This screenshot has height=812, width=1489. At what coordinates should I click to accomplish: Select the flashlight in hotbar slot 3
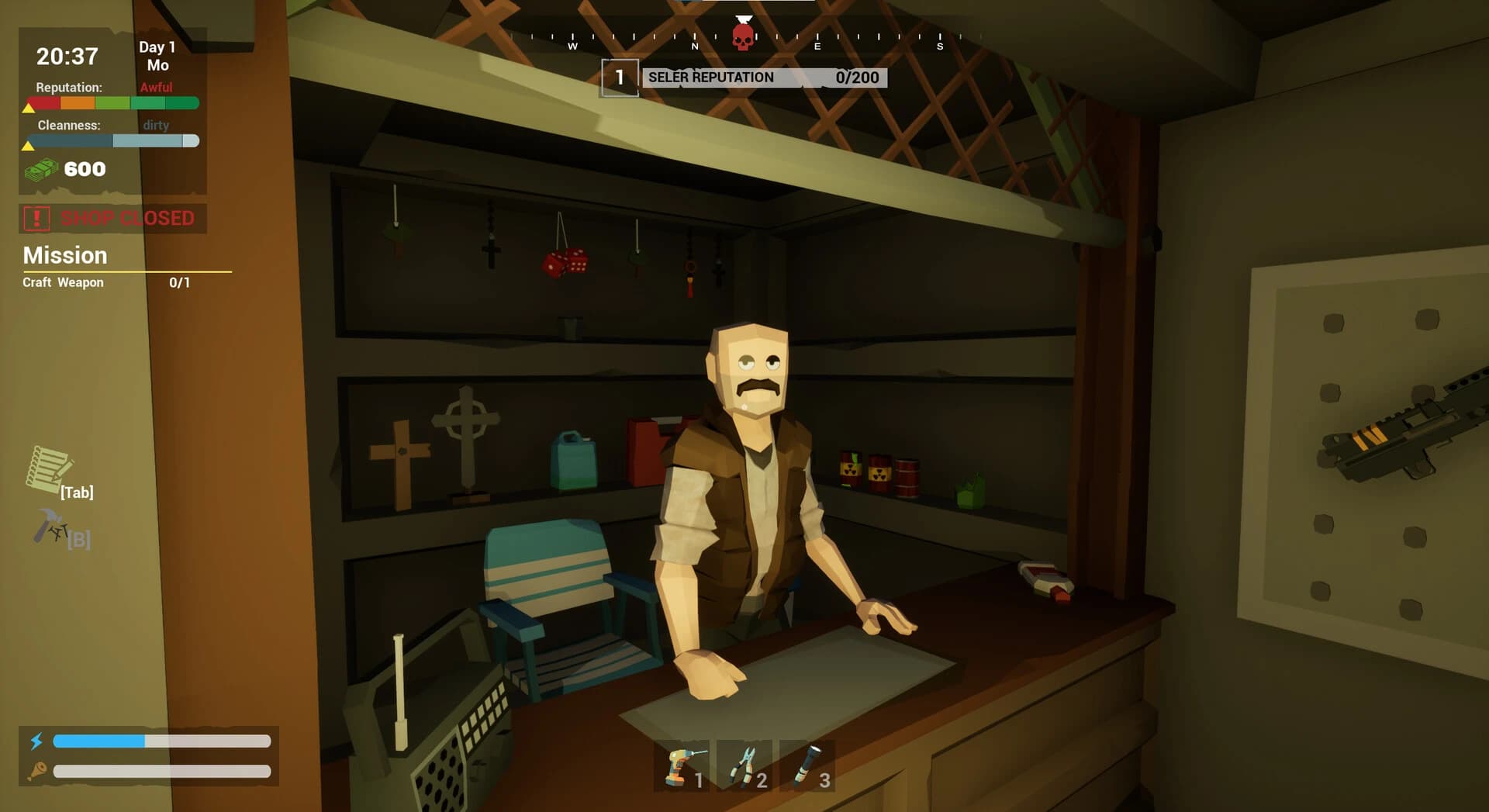coord(809,766)
